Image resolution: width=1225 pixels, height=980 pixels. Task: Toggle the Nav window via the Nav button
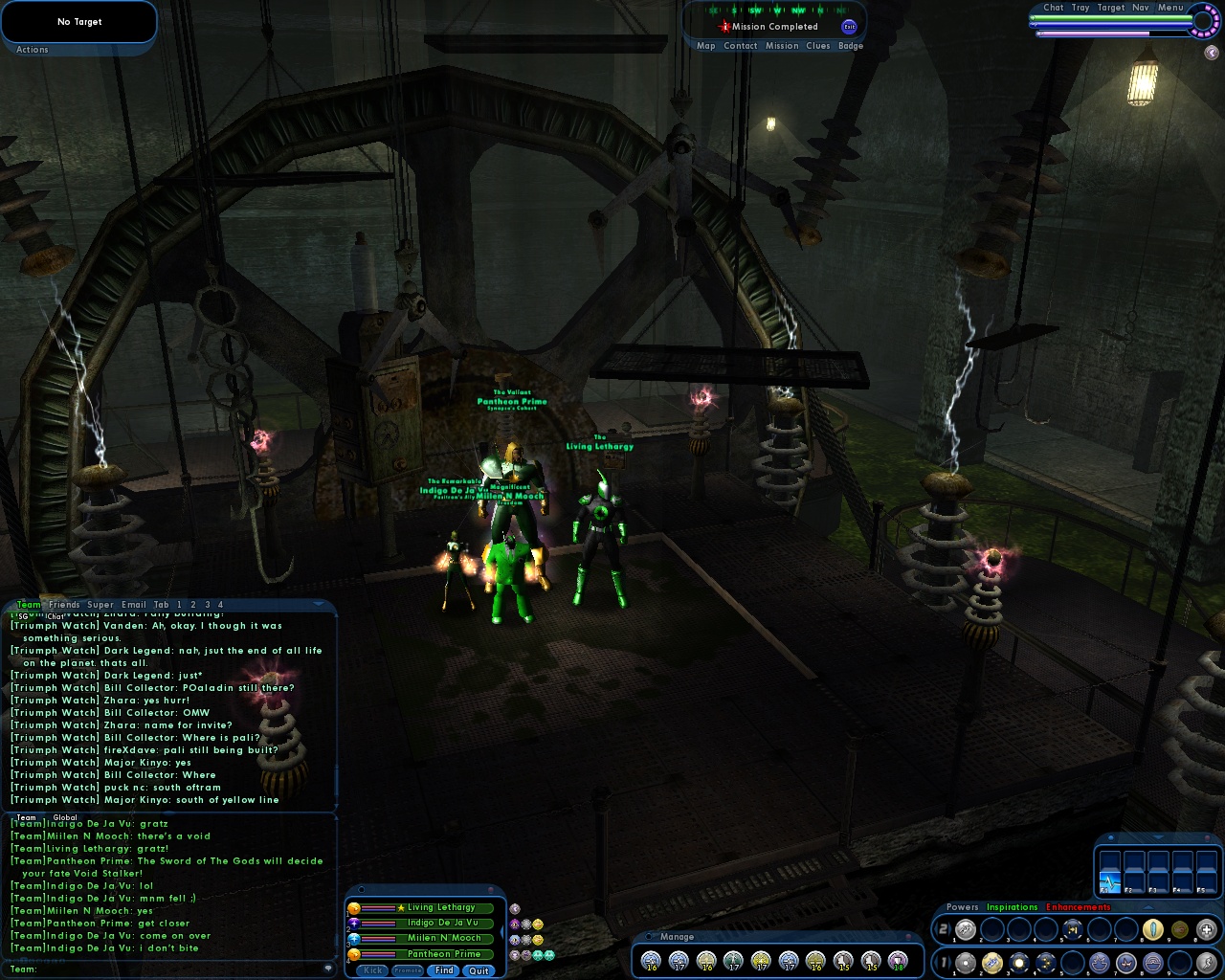pyautogui.click(x=1140, y=7)
